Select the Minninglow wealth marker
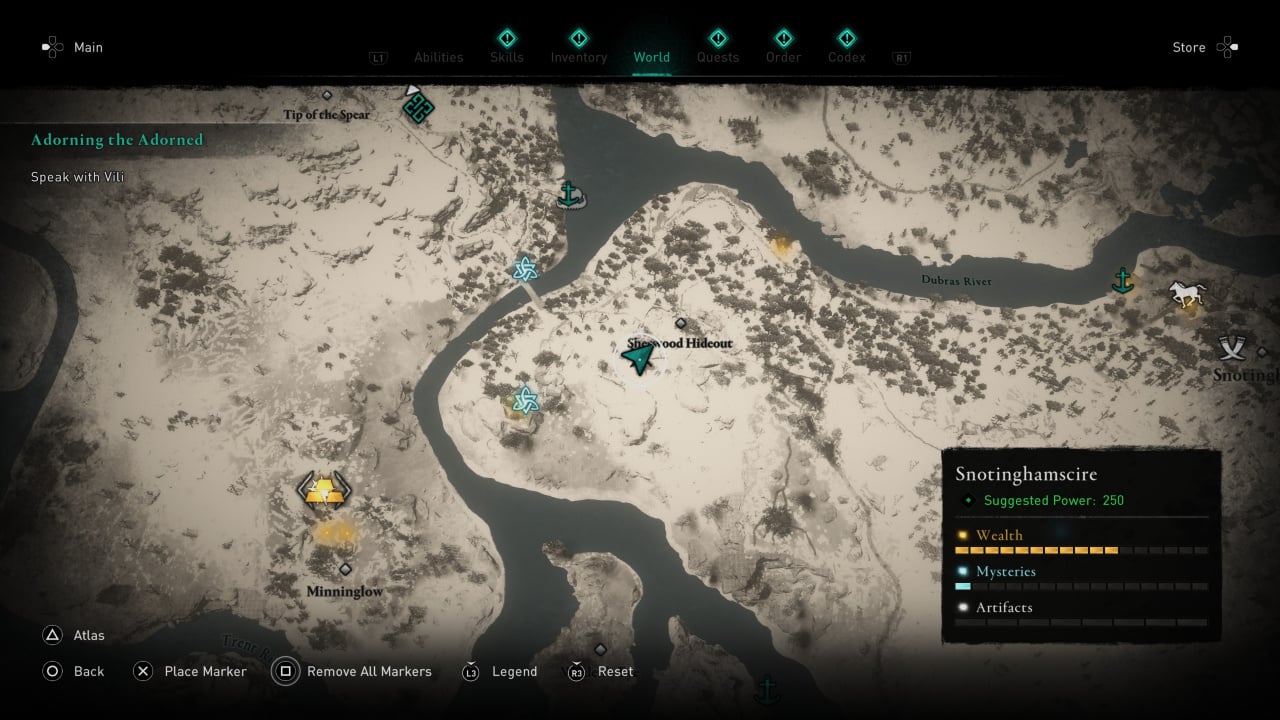Image resolution: width=1280 pixels, height=720 pixels. (323, 489)
